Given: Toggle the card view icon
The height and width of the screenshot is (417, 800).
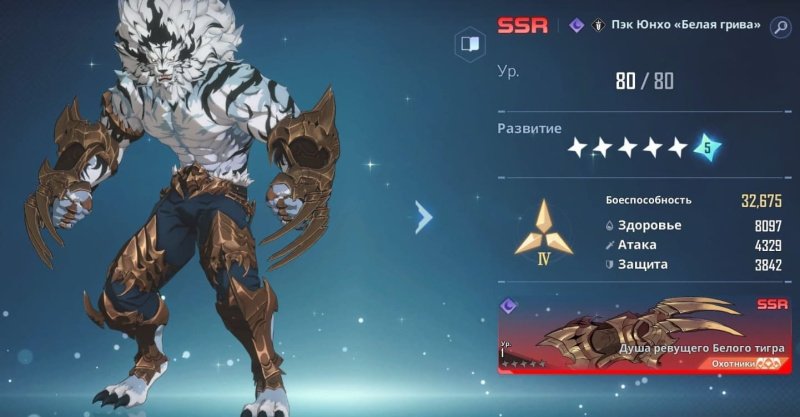Looking at the screenshot, I should pos(468,44).
